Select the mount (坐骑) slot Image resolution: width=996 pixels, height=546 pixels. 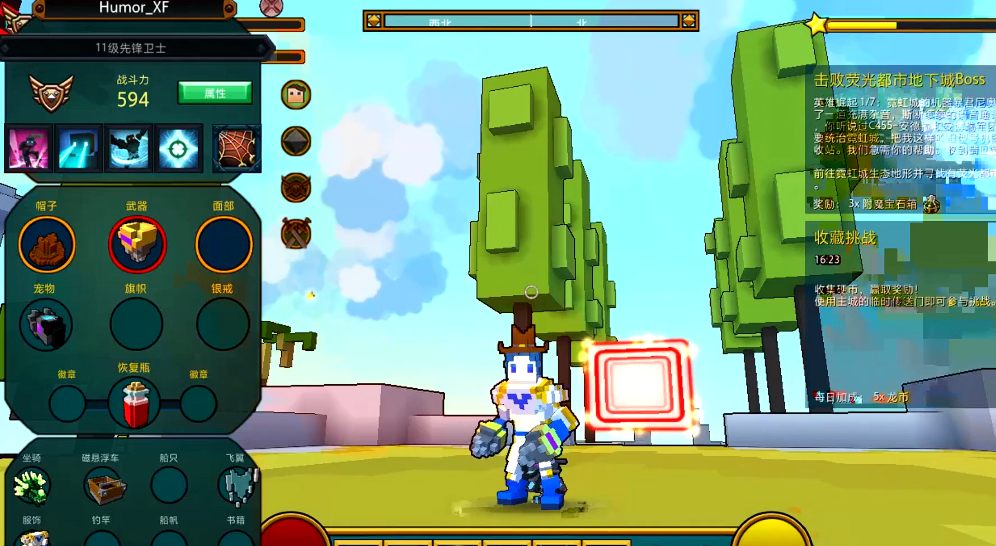tap(32, 486)
